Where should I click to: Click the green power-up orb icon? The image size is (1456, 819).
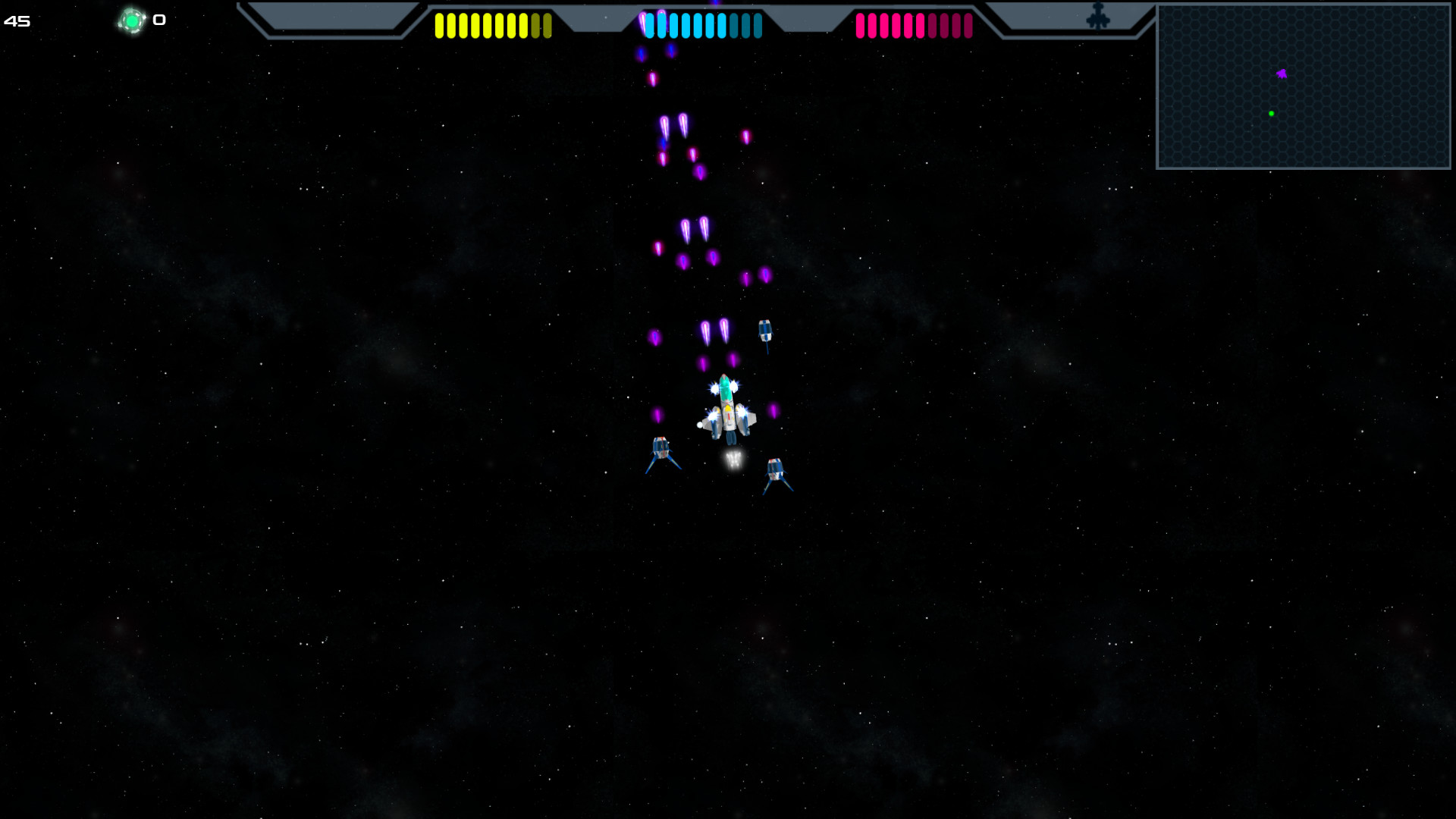click(133, 20)
